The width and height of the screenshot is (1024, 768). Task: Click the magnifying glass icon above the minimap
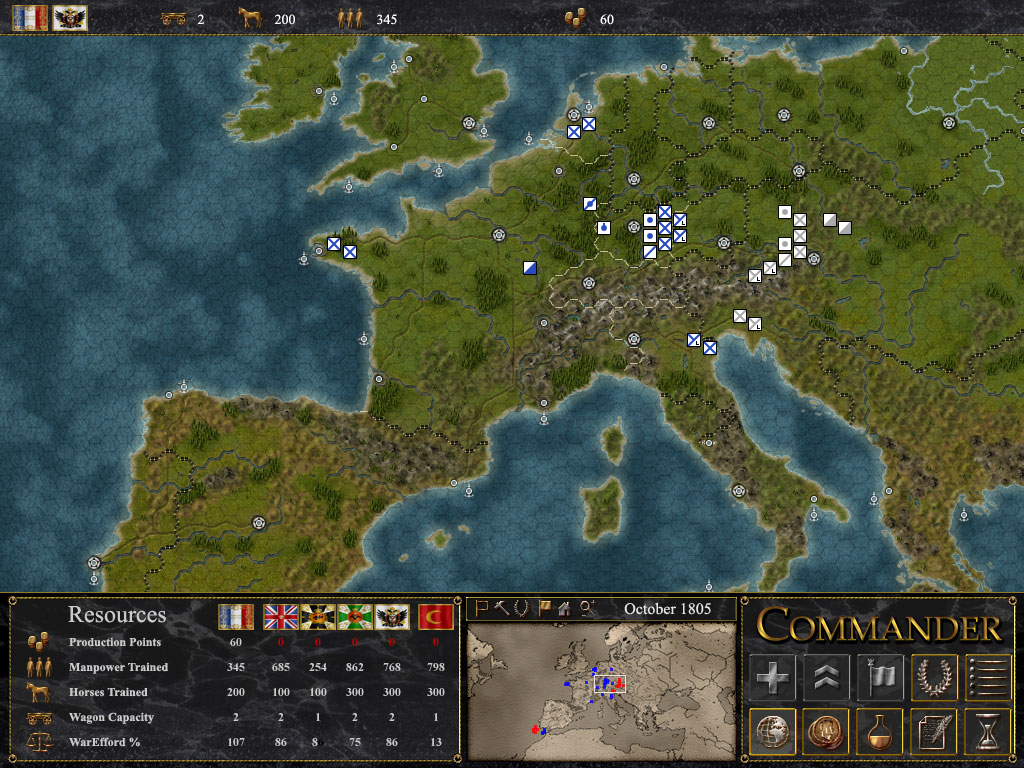coord(587,607)
